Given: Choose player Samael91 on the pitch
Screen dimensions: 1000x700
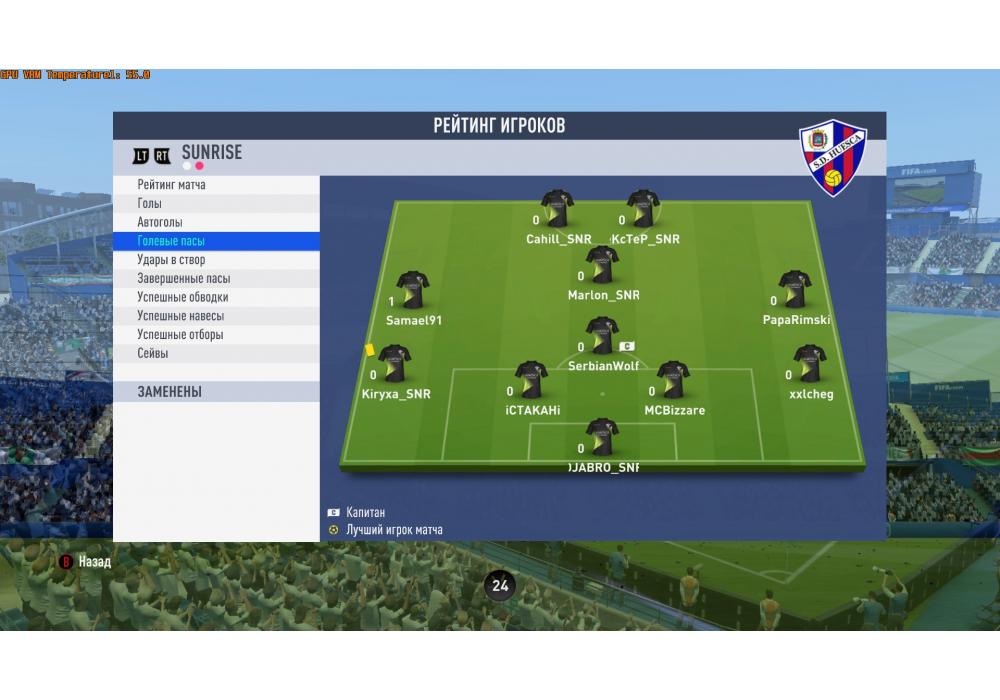Looking at the screenshot, I should pos(412,290).
